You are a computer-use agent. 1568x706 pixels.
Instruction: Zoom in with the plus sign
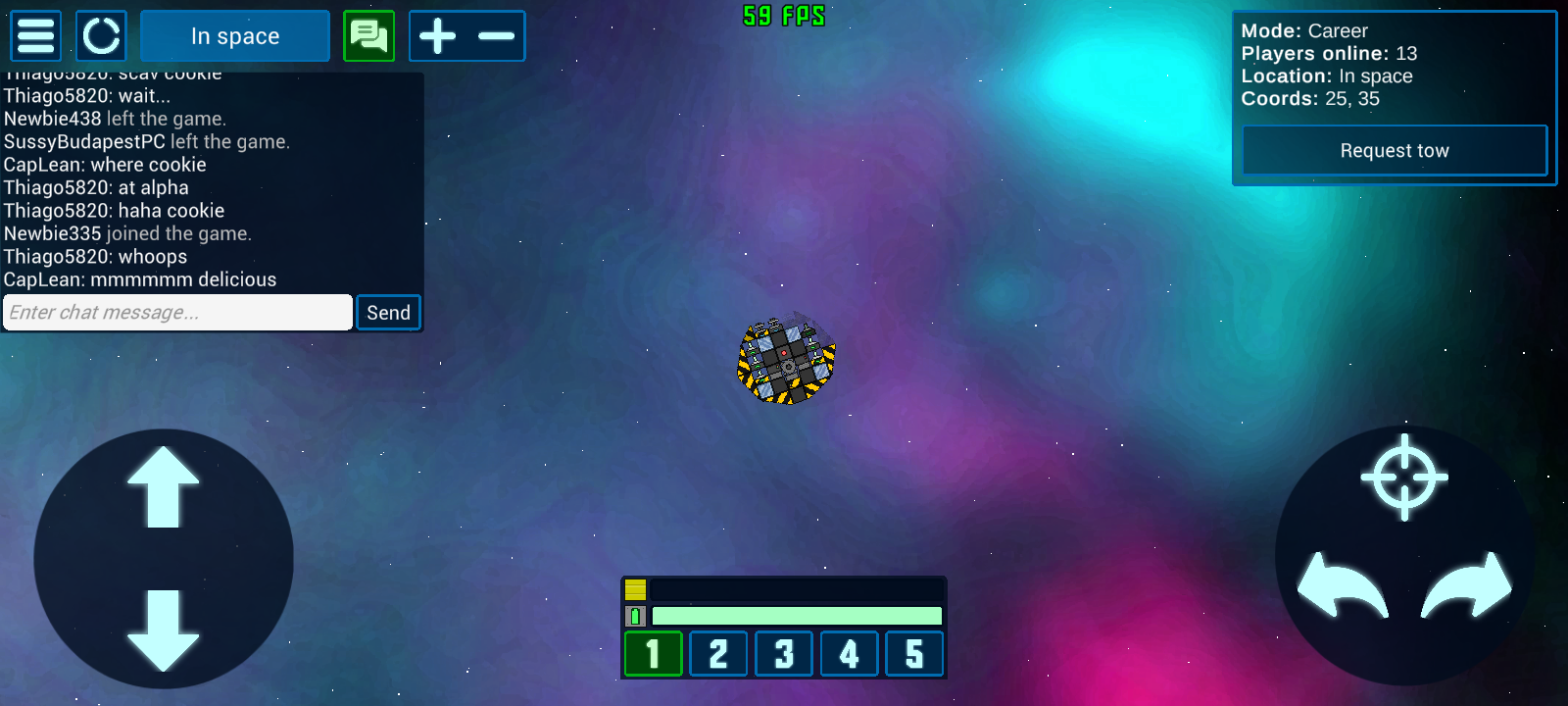coord(438,36)
